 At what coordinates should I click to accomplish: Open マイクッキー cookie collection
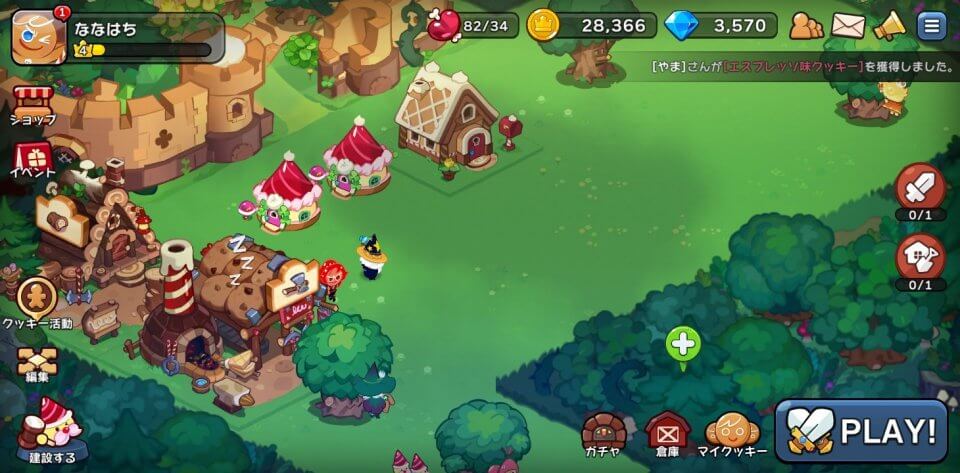point(733,434)
